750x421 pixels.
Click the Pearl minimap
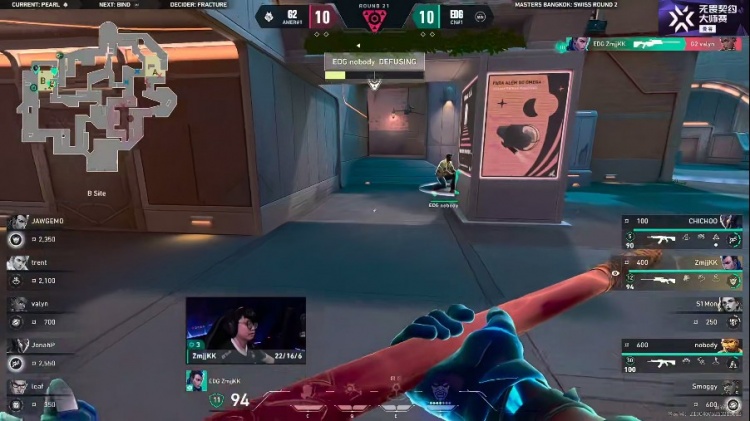[100, 95]
